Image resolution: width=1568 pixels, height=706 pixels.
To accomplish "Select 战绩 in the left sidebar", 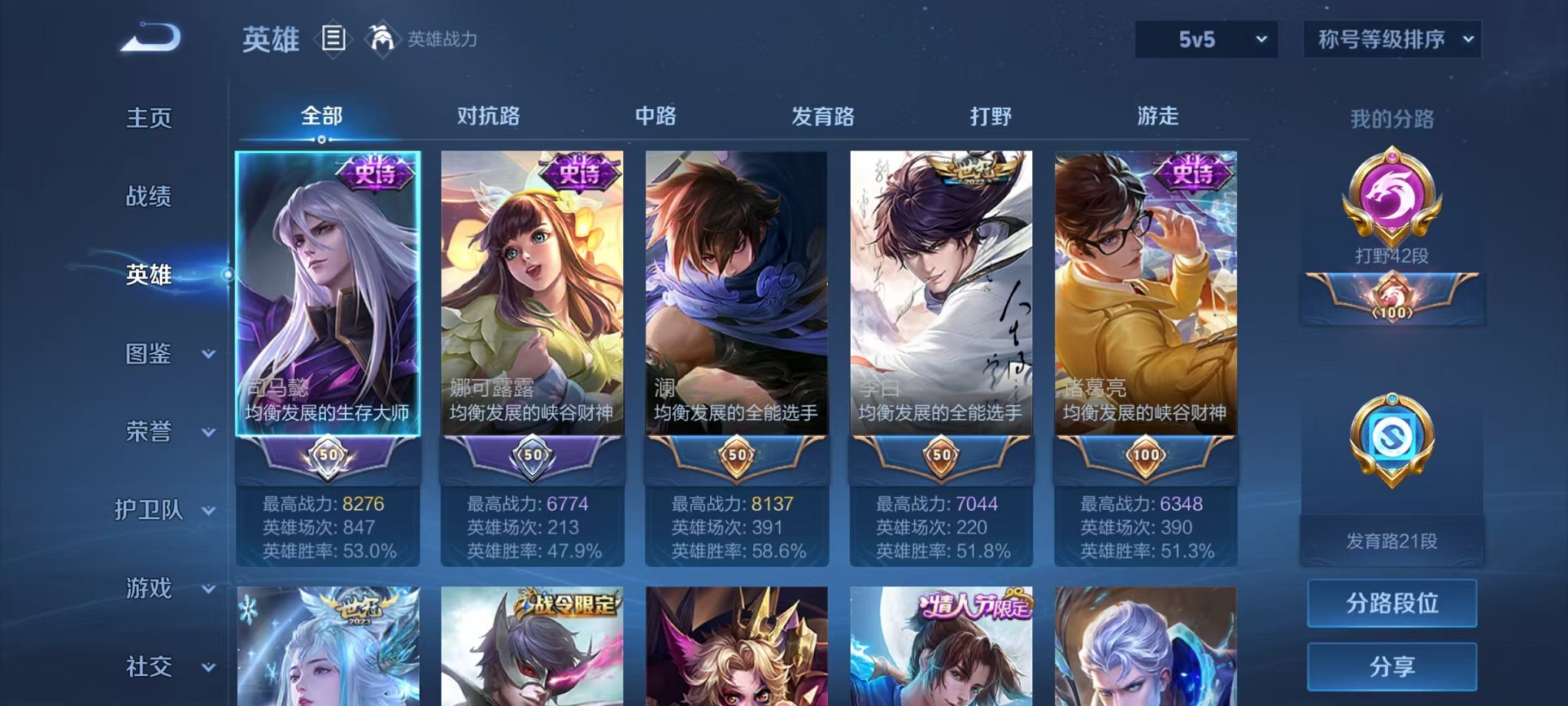I will (x=150, y=198).
